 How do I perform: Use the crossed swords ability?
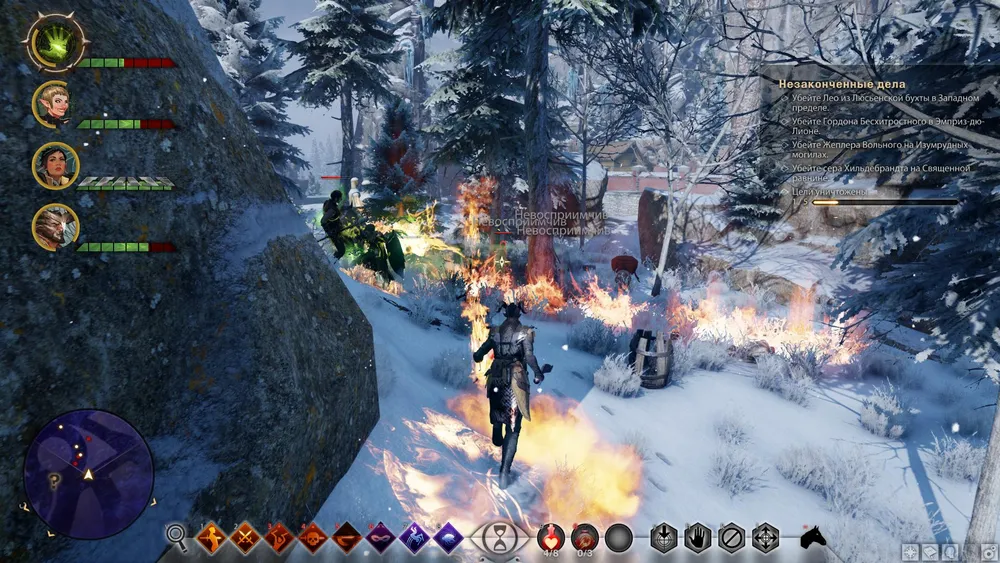[245, 538]
